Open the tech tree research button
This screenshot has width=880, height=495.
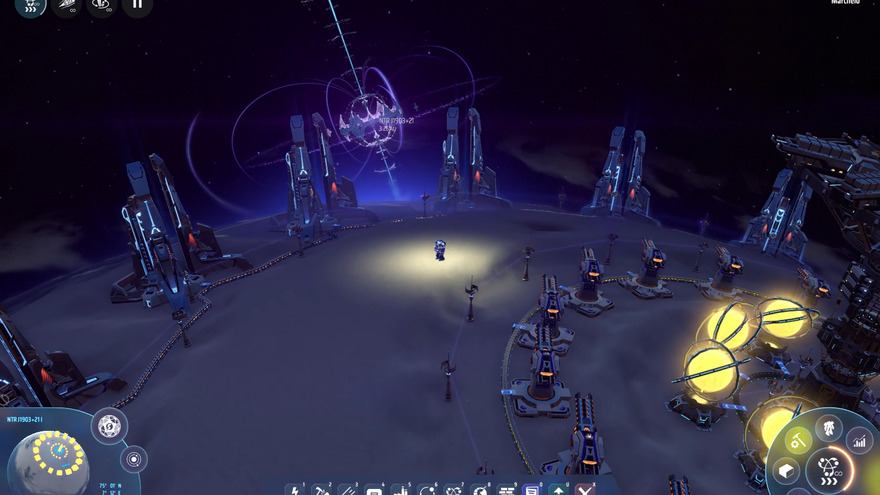pos(829,467)
